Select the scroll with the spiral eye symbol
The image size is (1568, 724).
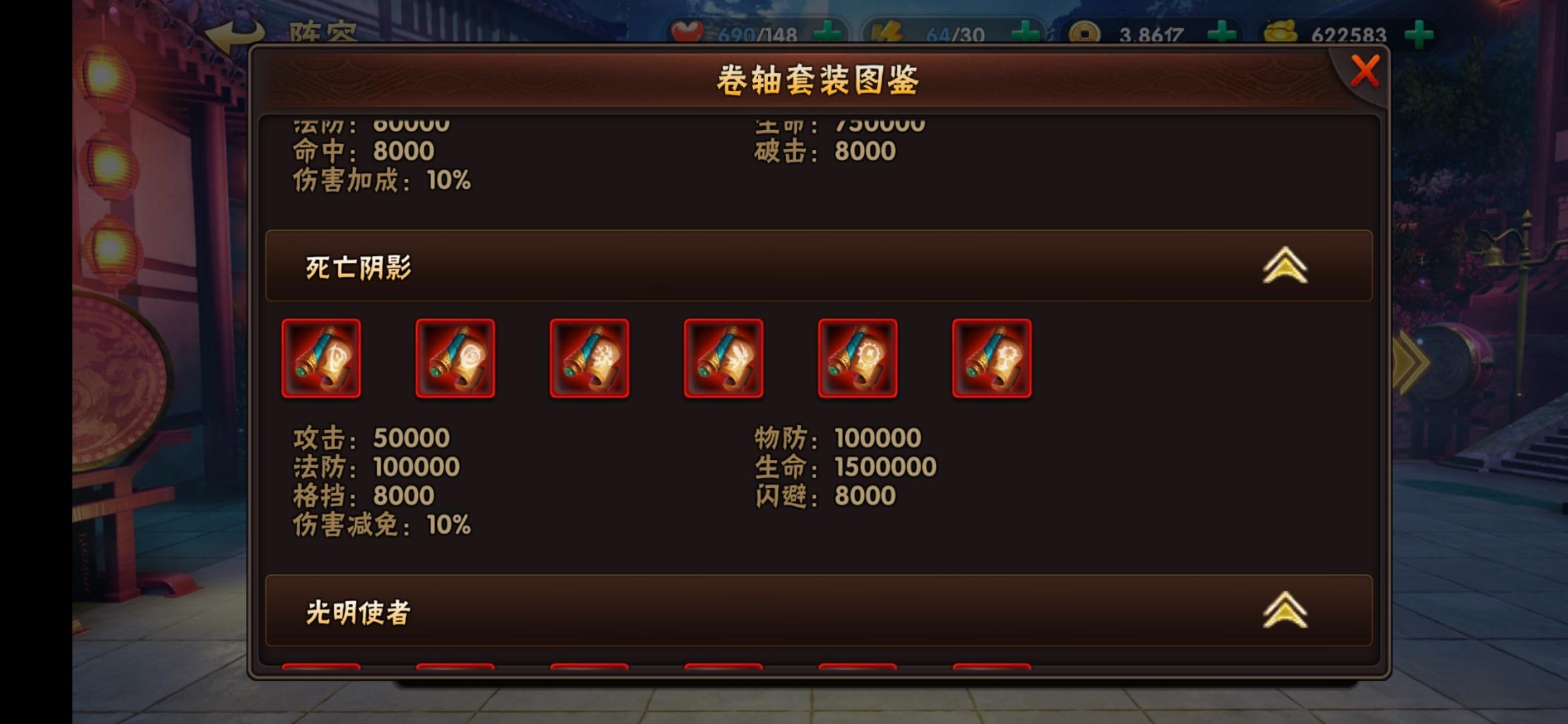[456, 359]
